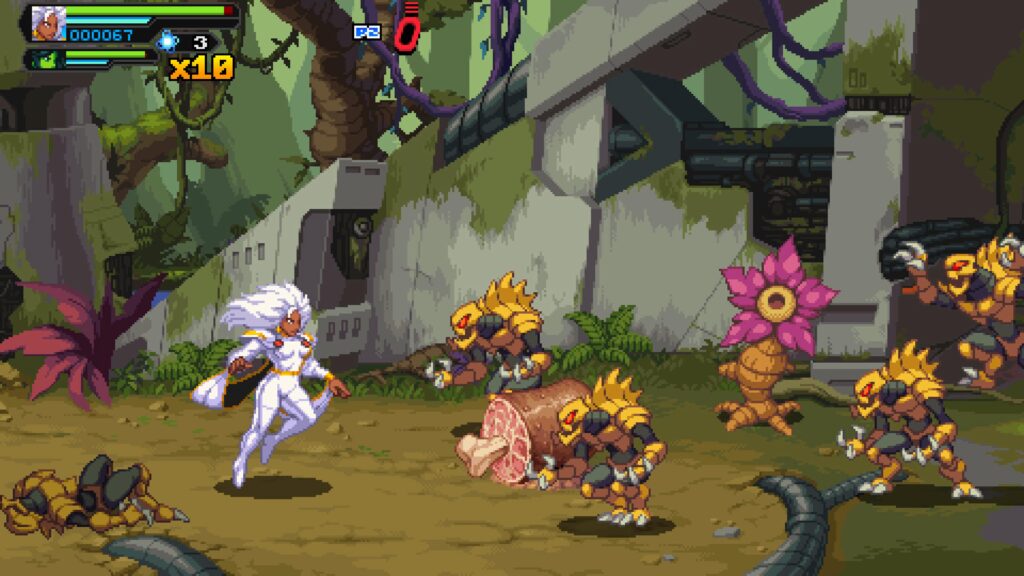Click the white-haired heroine's portrait
Image resolution: width=1024 pixels, height=576 pixels.
pyautogui.click(x=46, y=22)
